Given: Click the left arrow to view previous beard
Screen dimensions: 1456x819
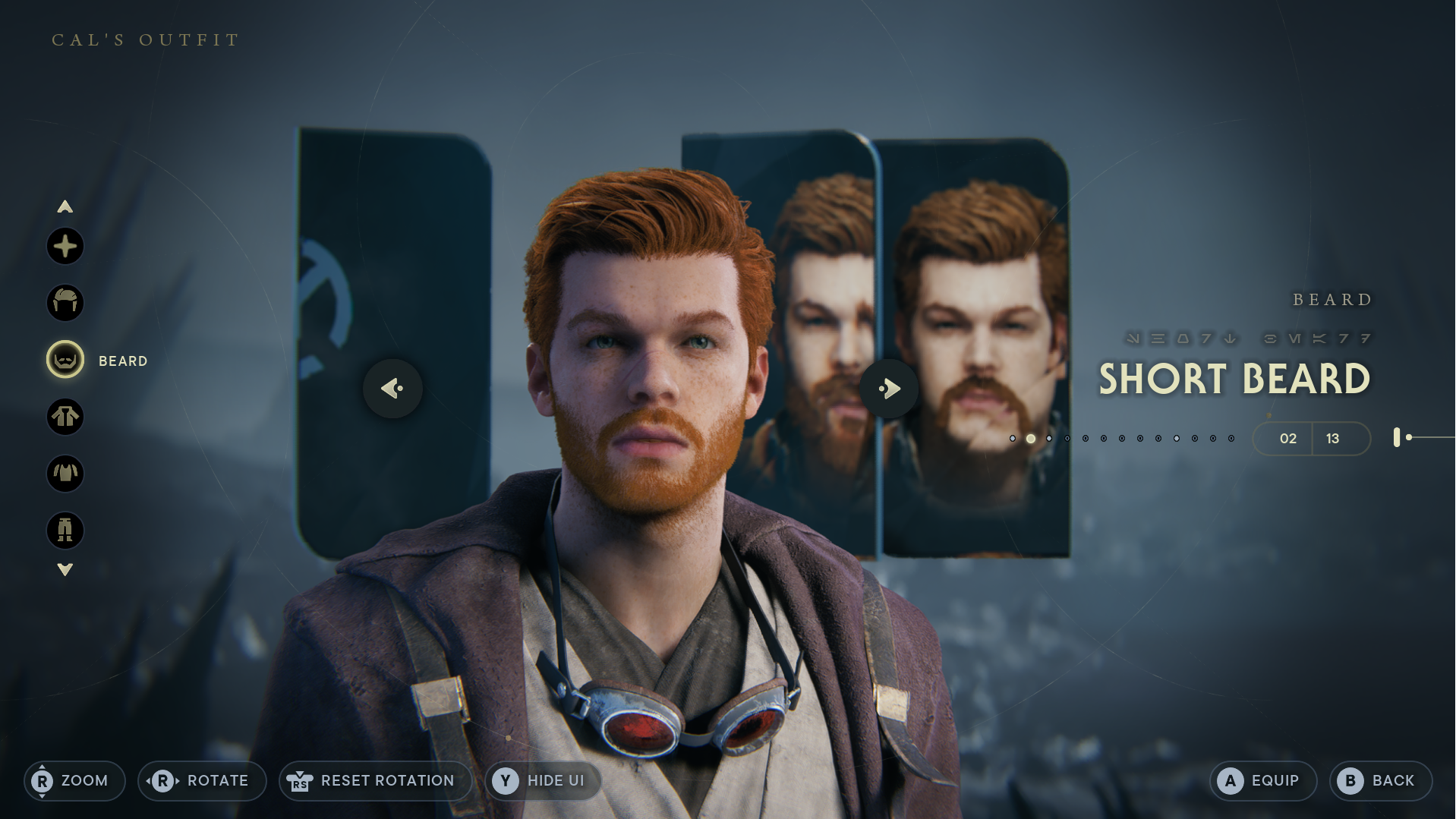Looking at the screenshot, I should (x=392, y=388).
